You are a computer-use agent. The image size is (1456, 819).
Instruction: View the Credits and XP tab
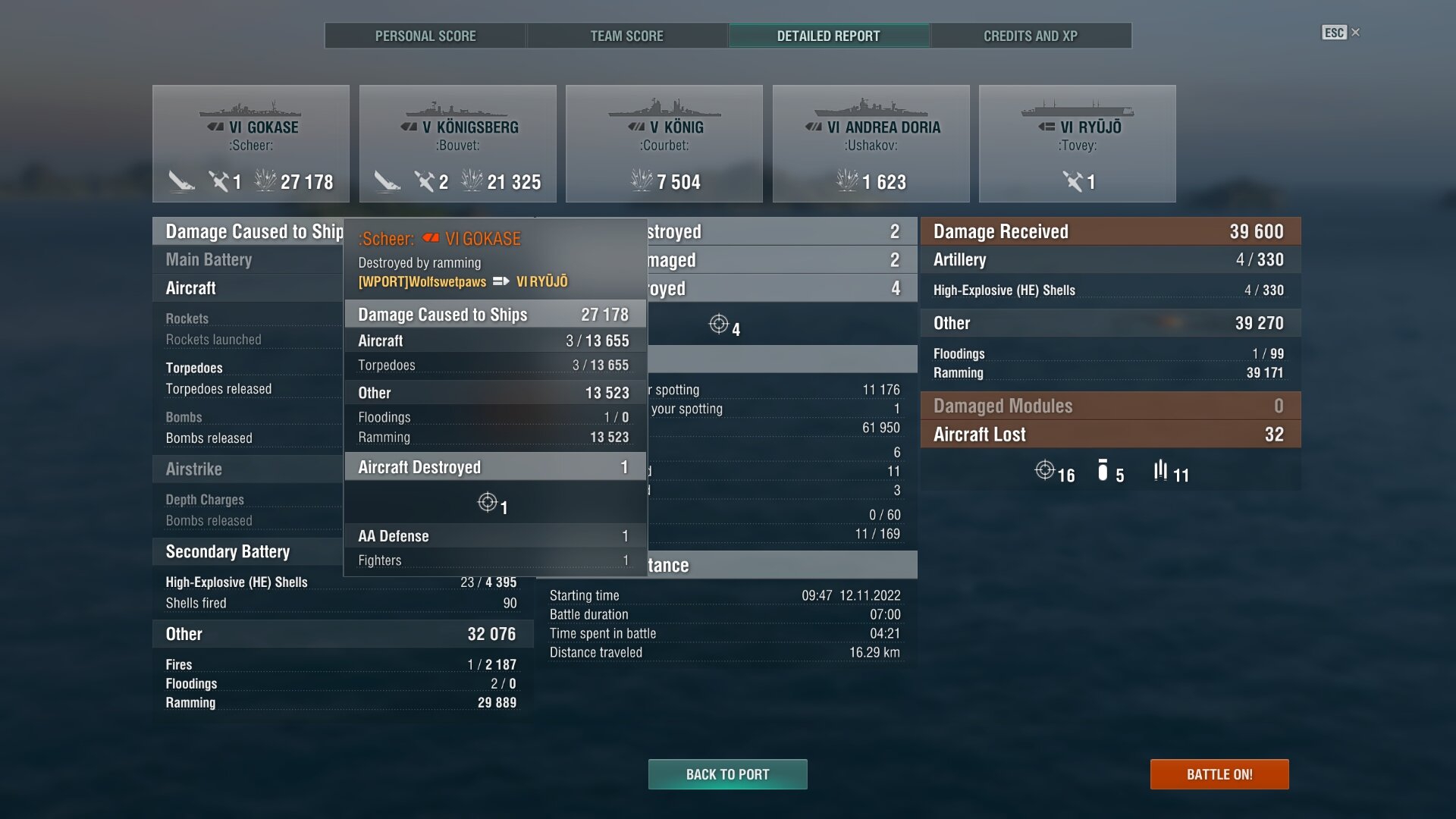click(1030, 36)
